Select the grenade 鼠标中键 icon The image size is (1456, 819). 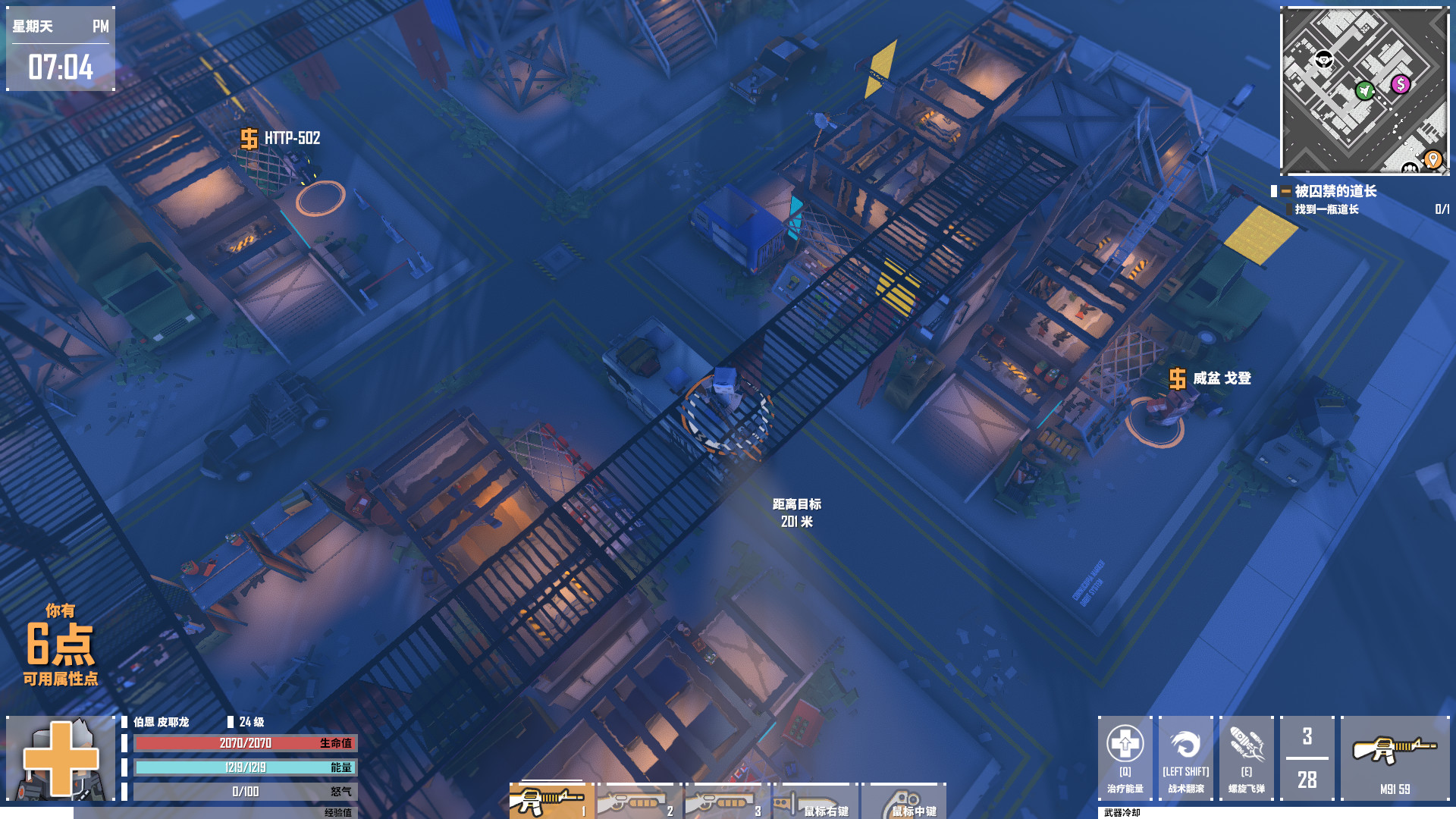[902, 799]
